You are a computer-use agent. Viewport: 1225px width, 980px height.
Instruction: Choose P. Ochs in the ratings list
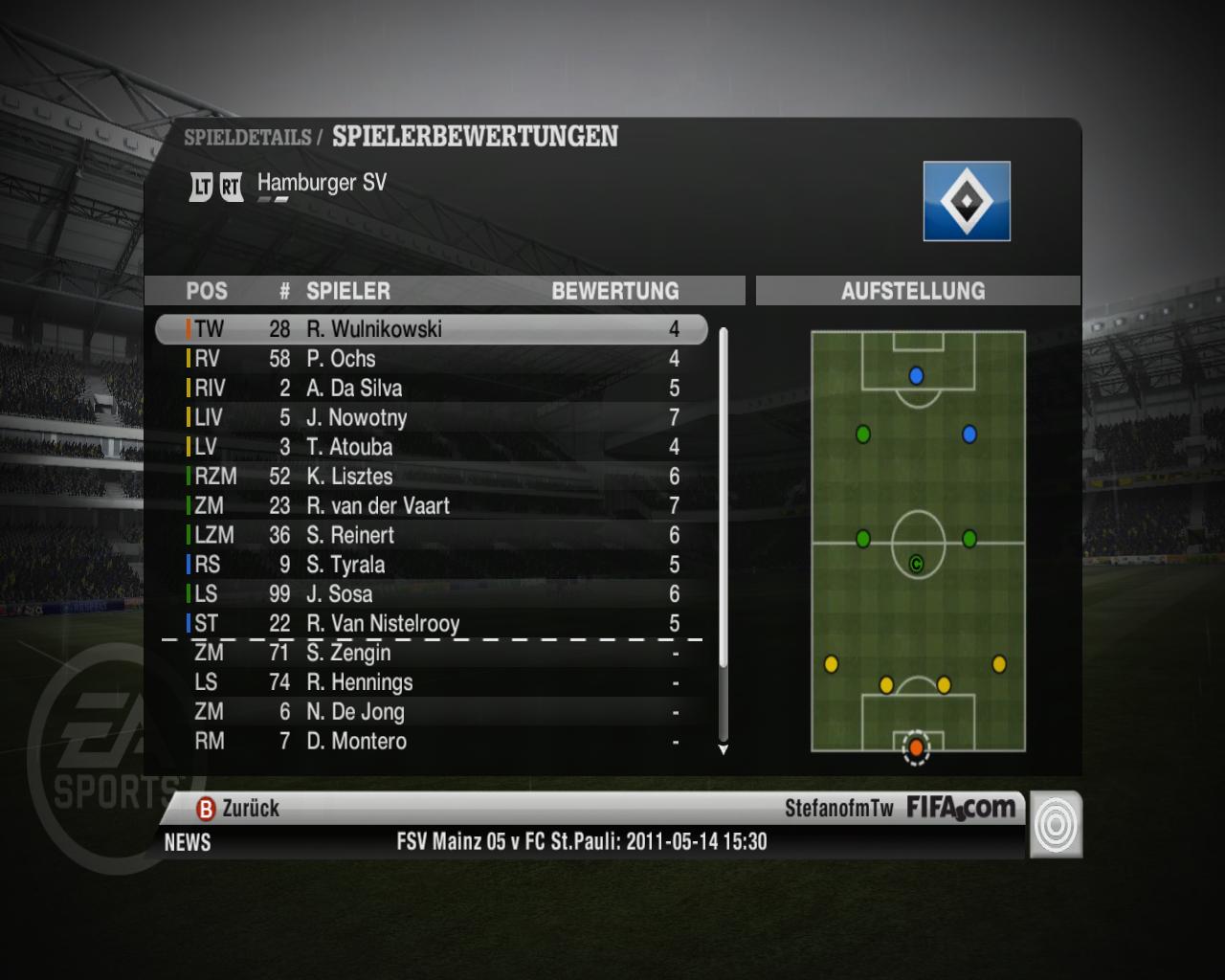coord(431,359)
